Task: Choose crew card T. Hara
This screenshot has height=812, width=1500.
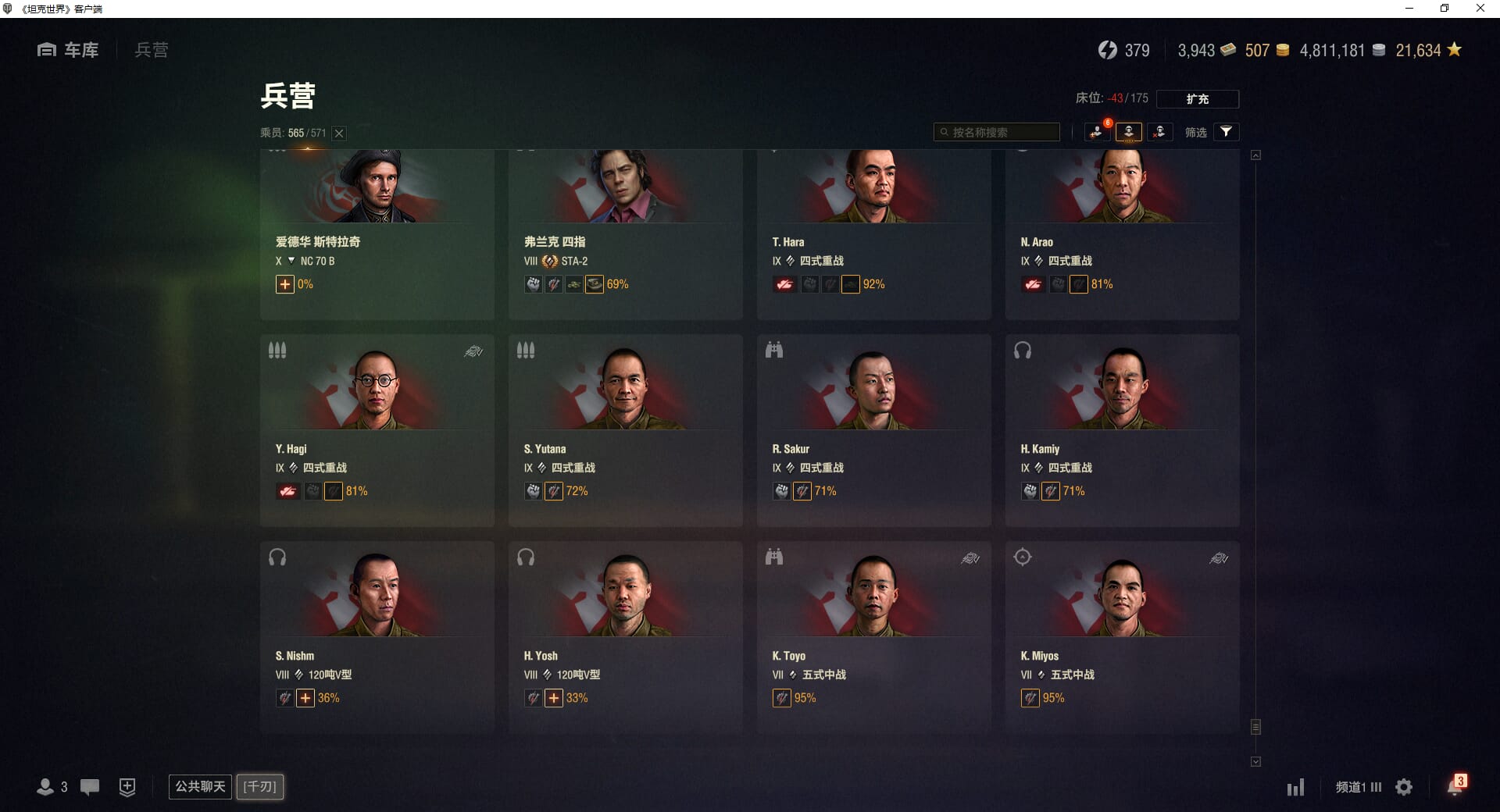Action: (873, 233)
